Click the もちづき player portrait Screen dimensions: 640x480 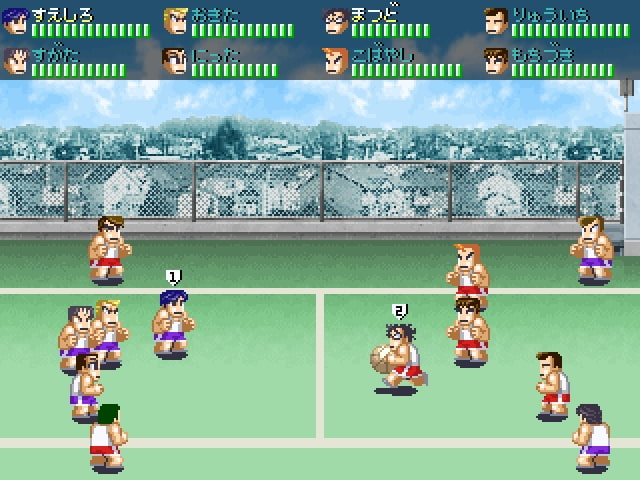pos(496,62)
